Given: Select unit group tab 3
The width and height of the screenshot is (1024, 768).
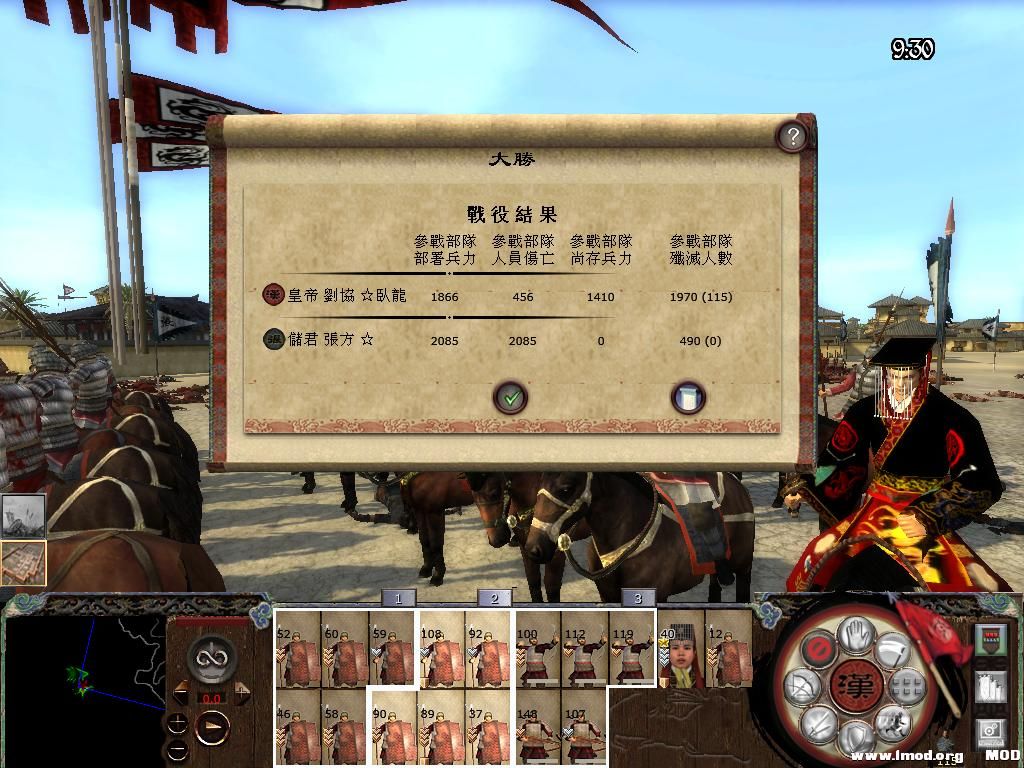Looking at the screenshot, I should [638, 598].
